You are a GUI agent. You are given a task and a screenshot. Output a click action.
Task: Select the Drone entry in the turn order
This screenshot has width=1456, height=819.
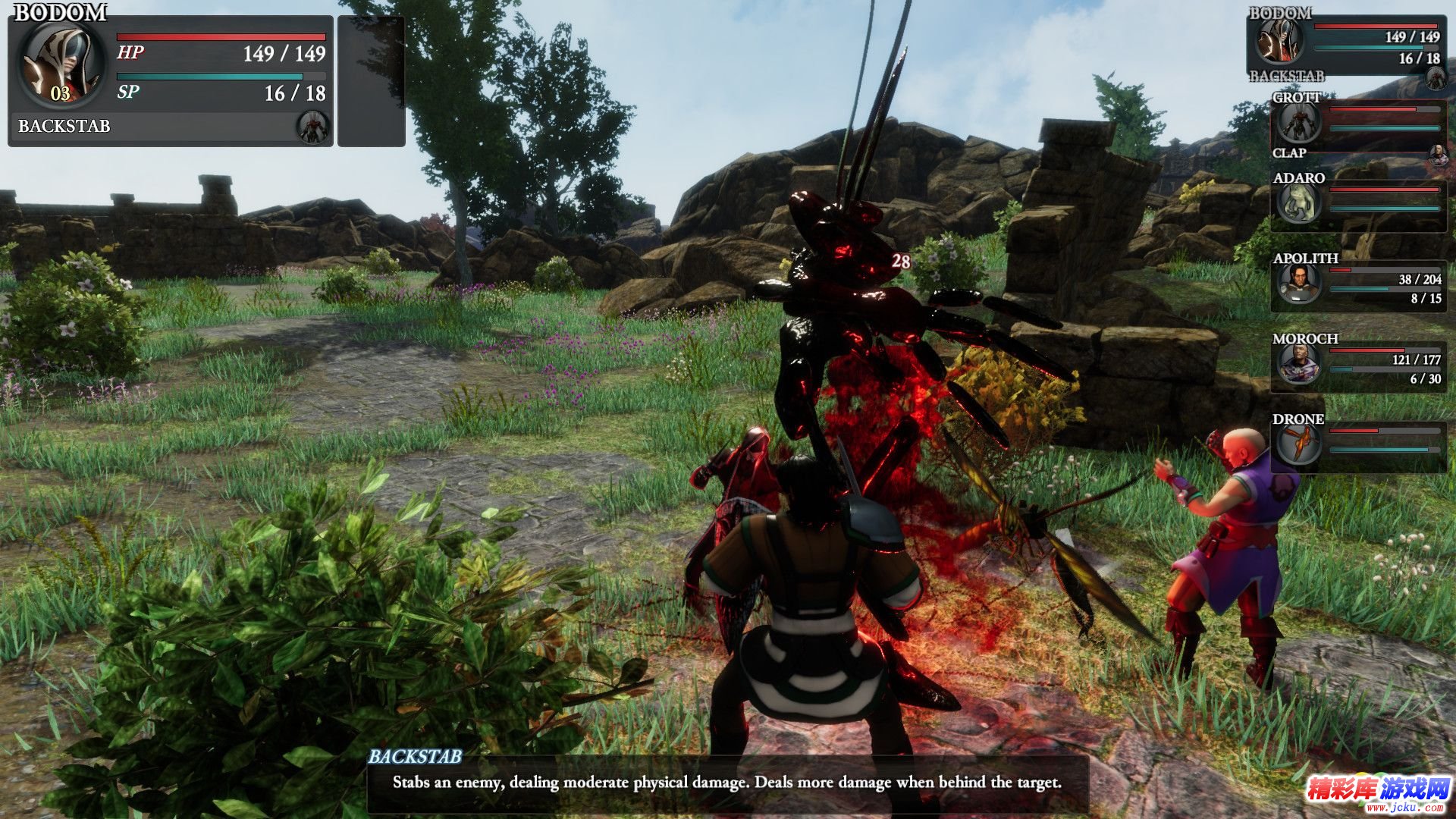point(1357,445)
